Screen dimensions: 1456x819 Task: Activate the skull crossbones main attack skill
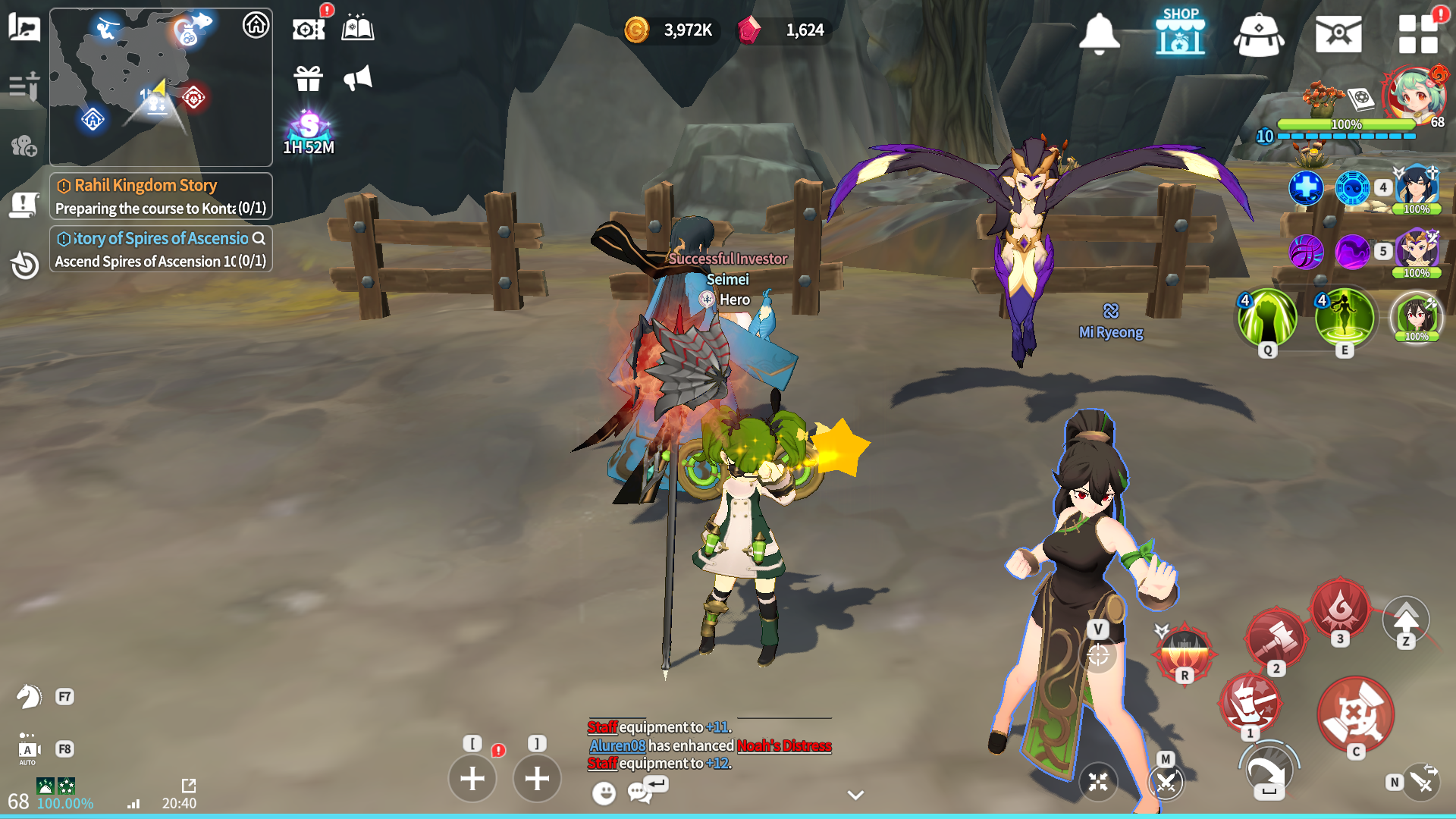tap(1355, 714)
